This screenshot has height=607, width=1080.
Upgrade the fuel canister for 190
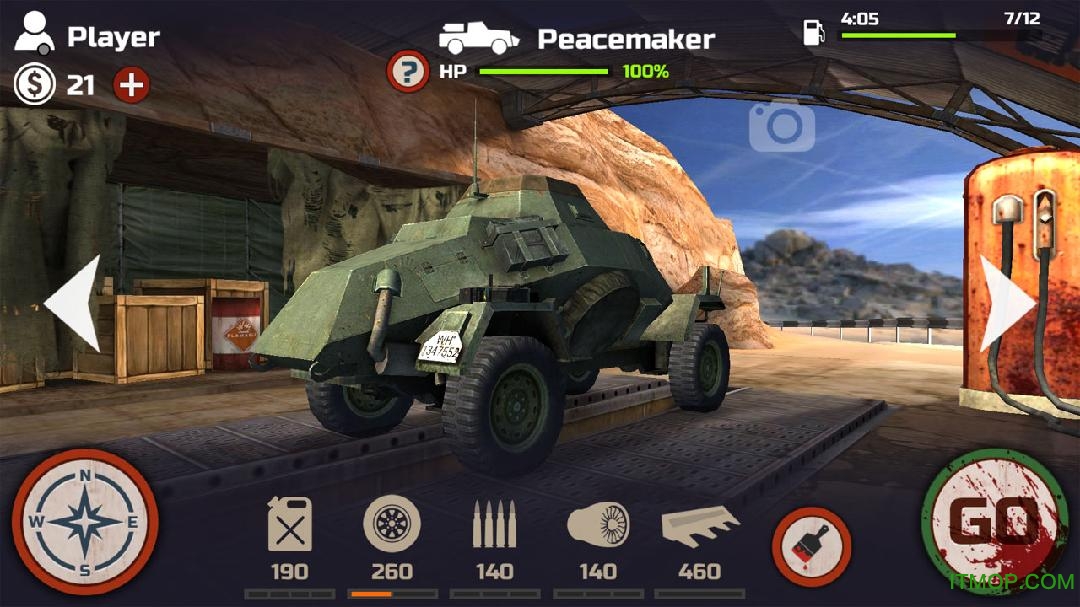(x=290, y=526)
